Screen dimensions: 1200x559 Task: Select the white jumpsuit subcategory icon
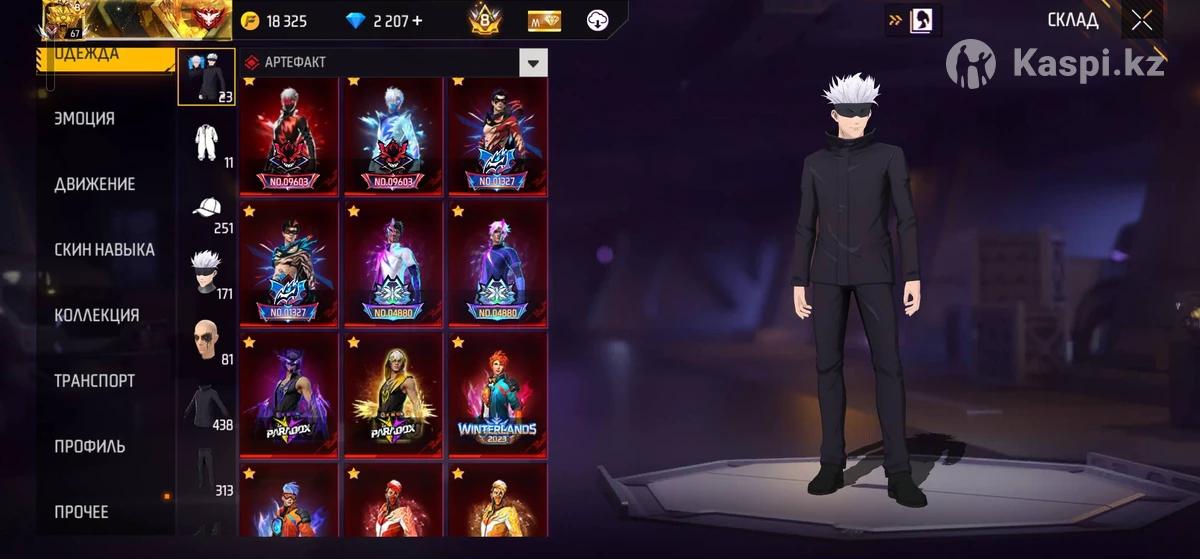207,142
